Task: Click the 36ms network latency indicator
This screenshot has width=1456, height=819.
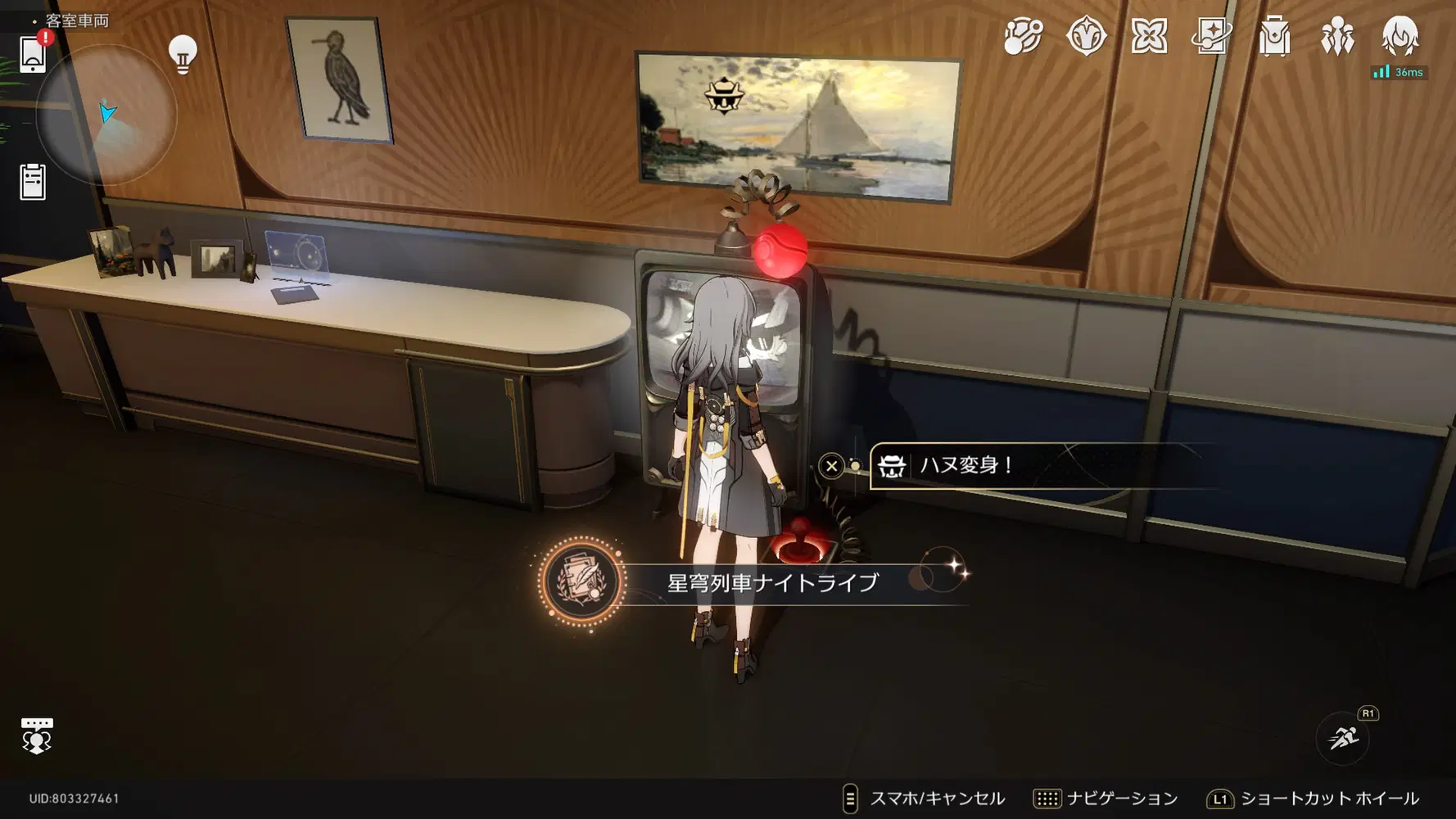Action: click(x=1398, y=72)
